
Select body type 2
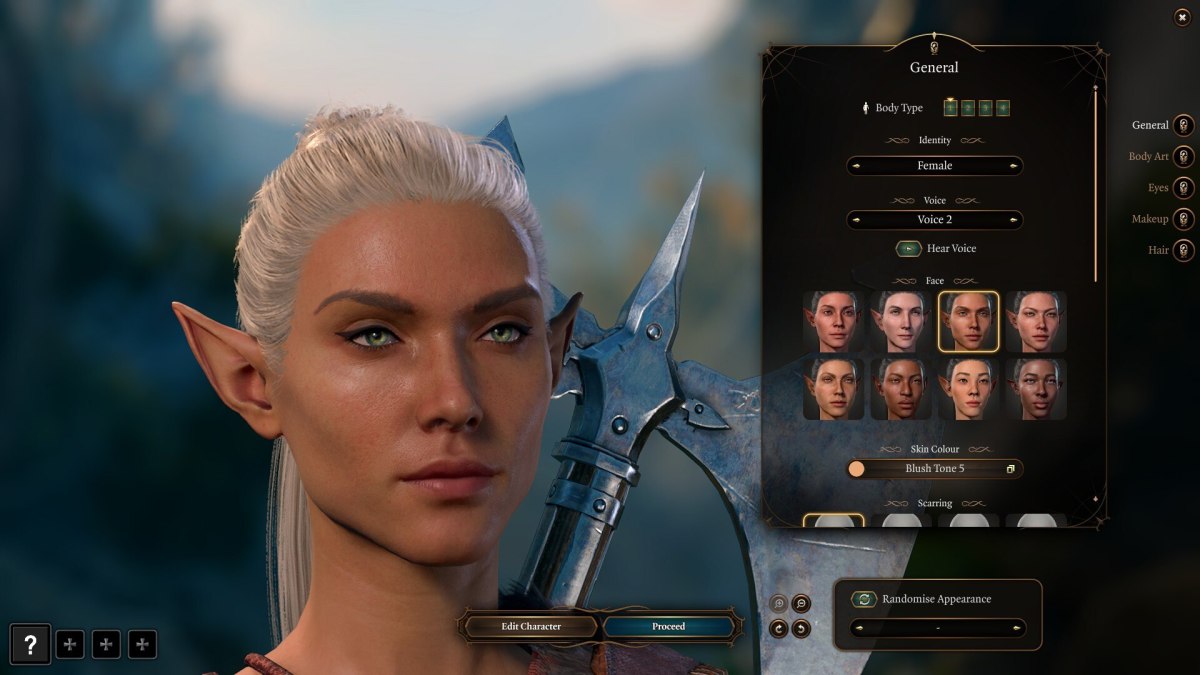(x=968, y=108)
